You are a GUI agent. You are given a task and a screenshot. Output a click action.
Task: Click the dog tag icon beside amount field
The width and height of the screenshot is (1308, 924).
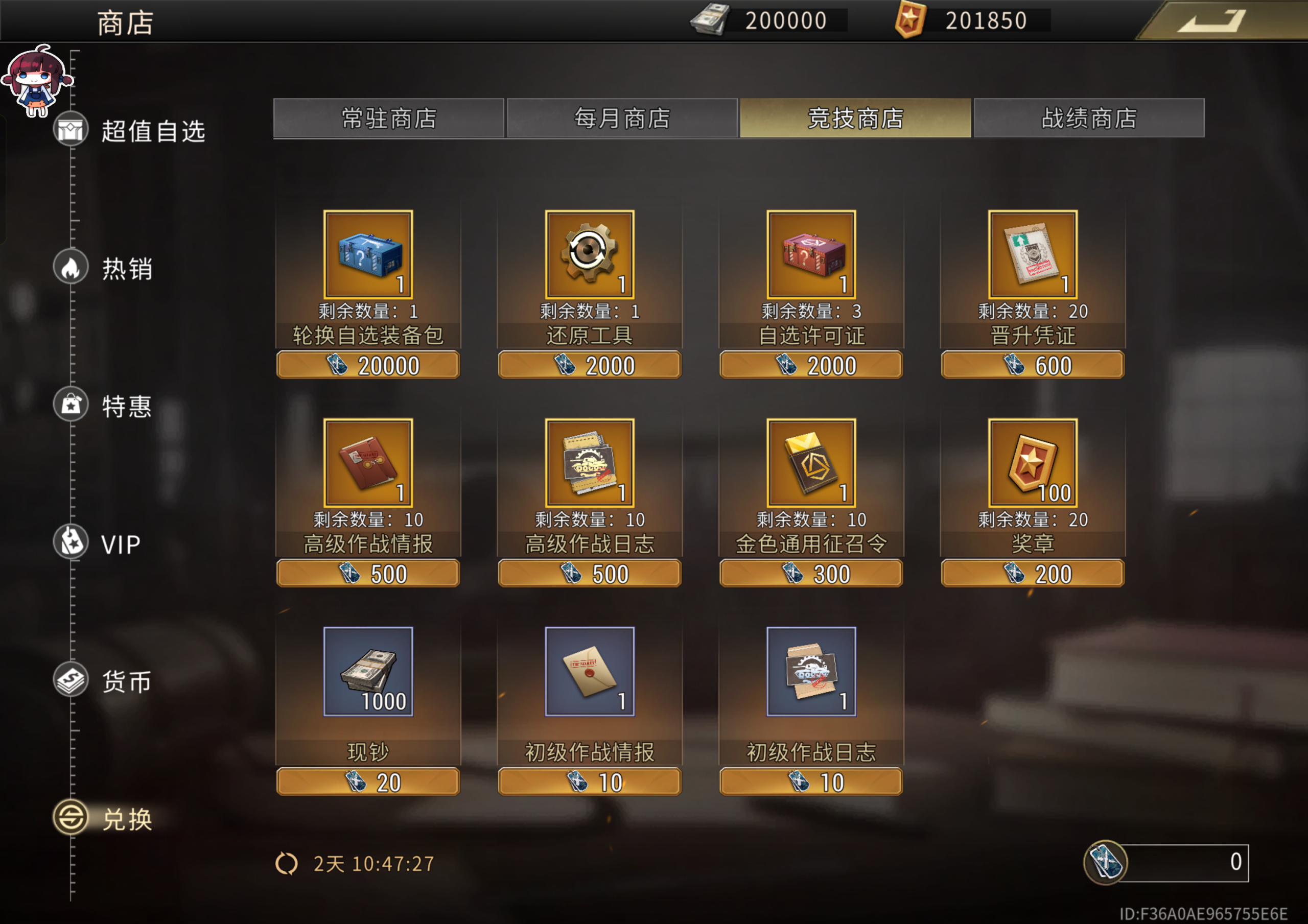coord(1106,863)
